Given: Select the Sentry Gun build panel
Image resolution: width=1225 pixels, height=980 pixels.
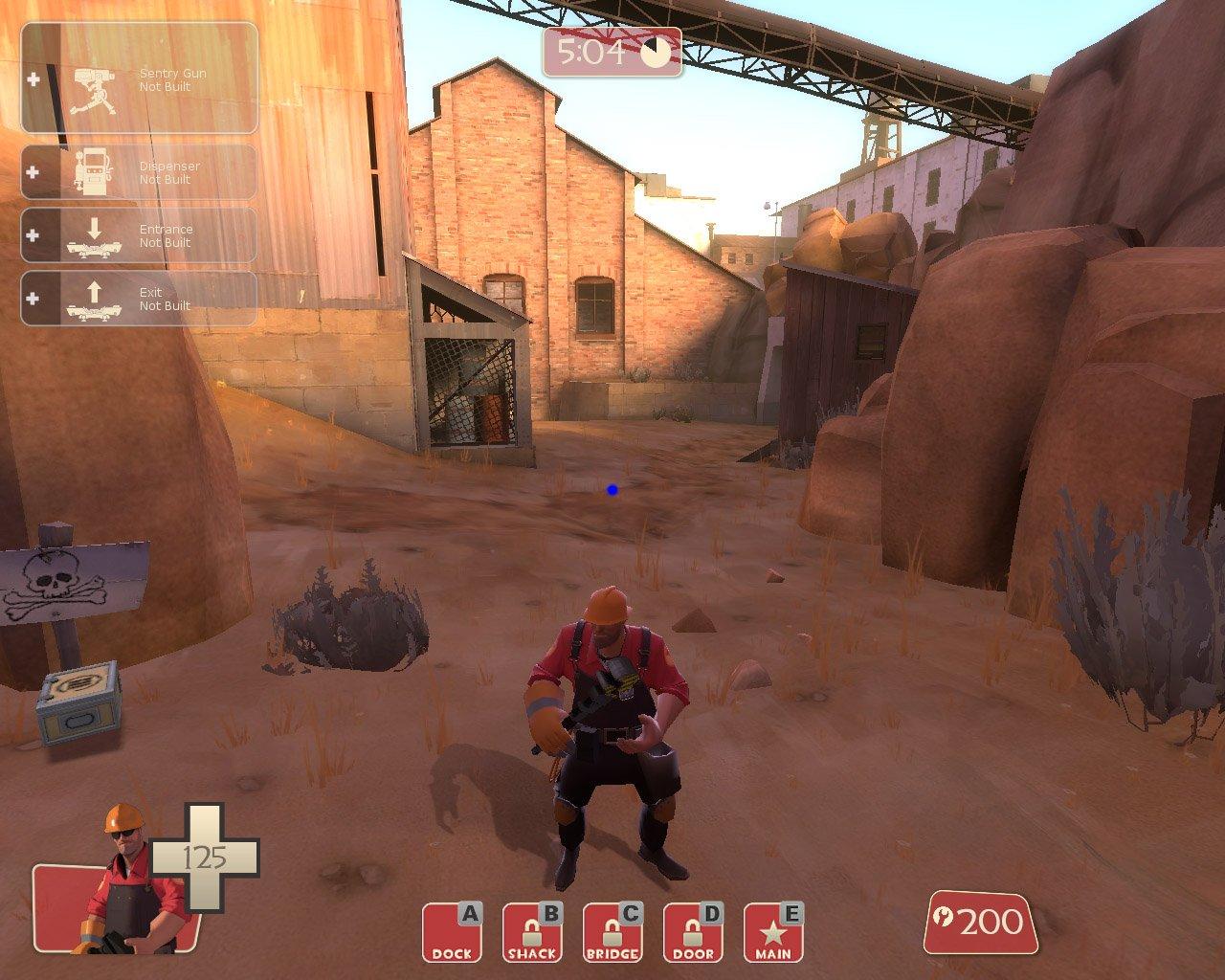Looking at the screenshot, I should [140, 78].
